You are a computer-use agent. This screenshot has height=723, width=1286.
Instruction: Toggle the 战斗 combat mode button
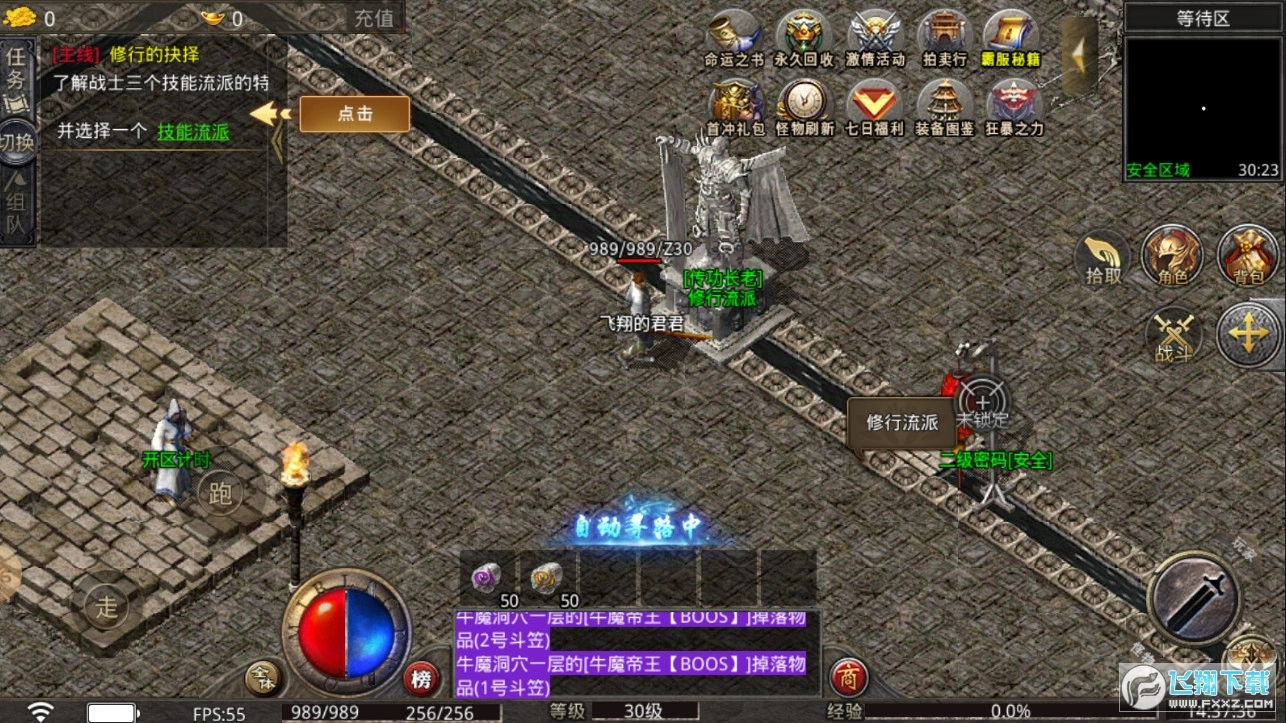pyautogui.click(x=1172, y=335)
